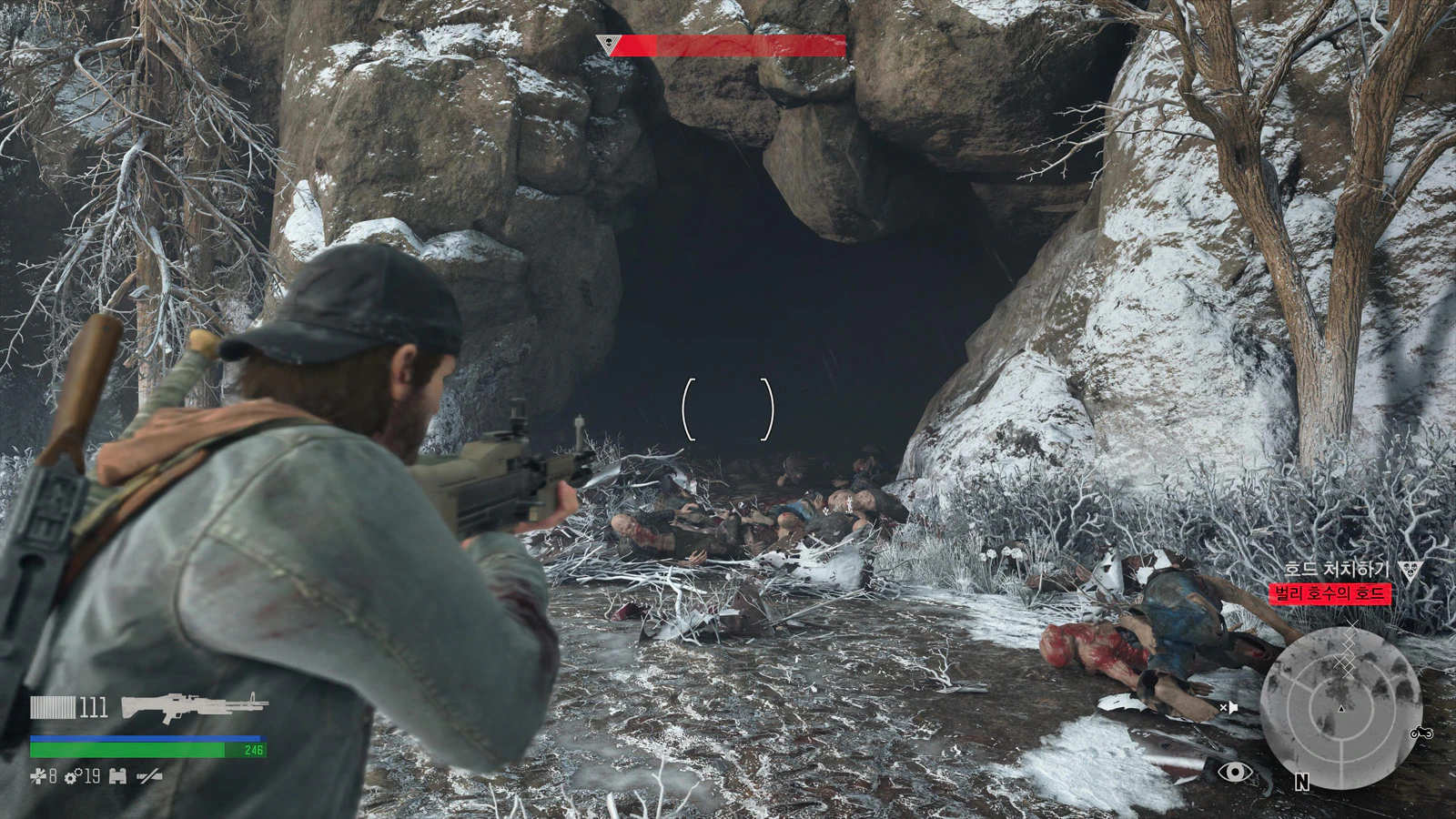1456x819 pixels.
Task: Select the health kit cross icon
Action: tap(37, 776)
